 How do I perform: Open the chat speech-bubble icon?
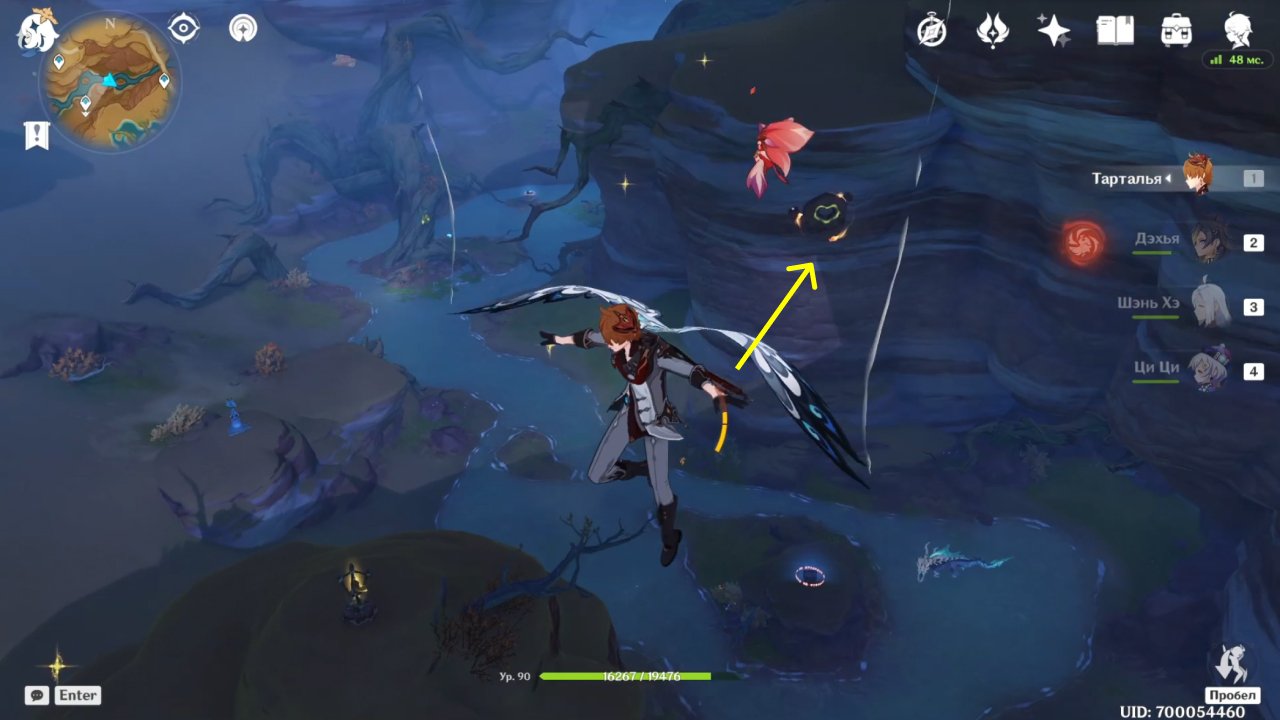[37, 695]
